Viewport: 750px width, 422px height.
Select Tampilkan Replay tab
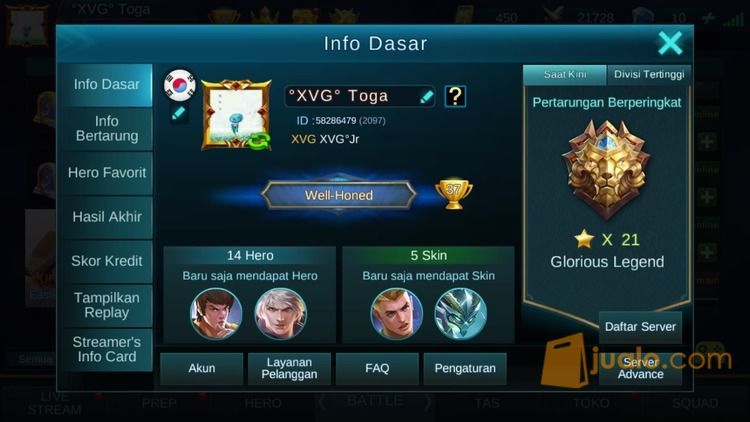point(106,305)
